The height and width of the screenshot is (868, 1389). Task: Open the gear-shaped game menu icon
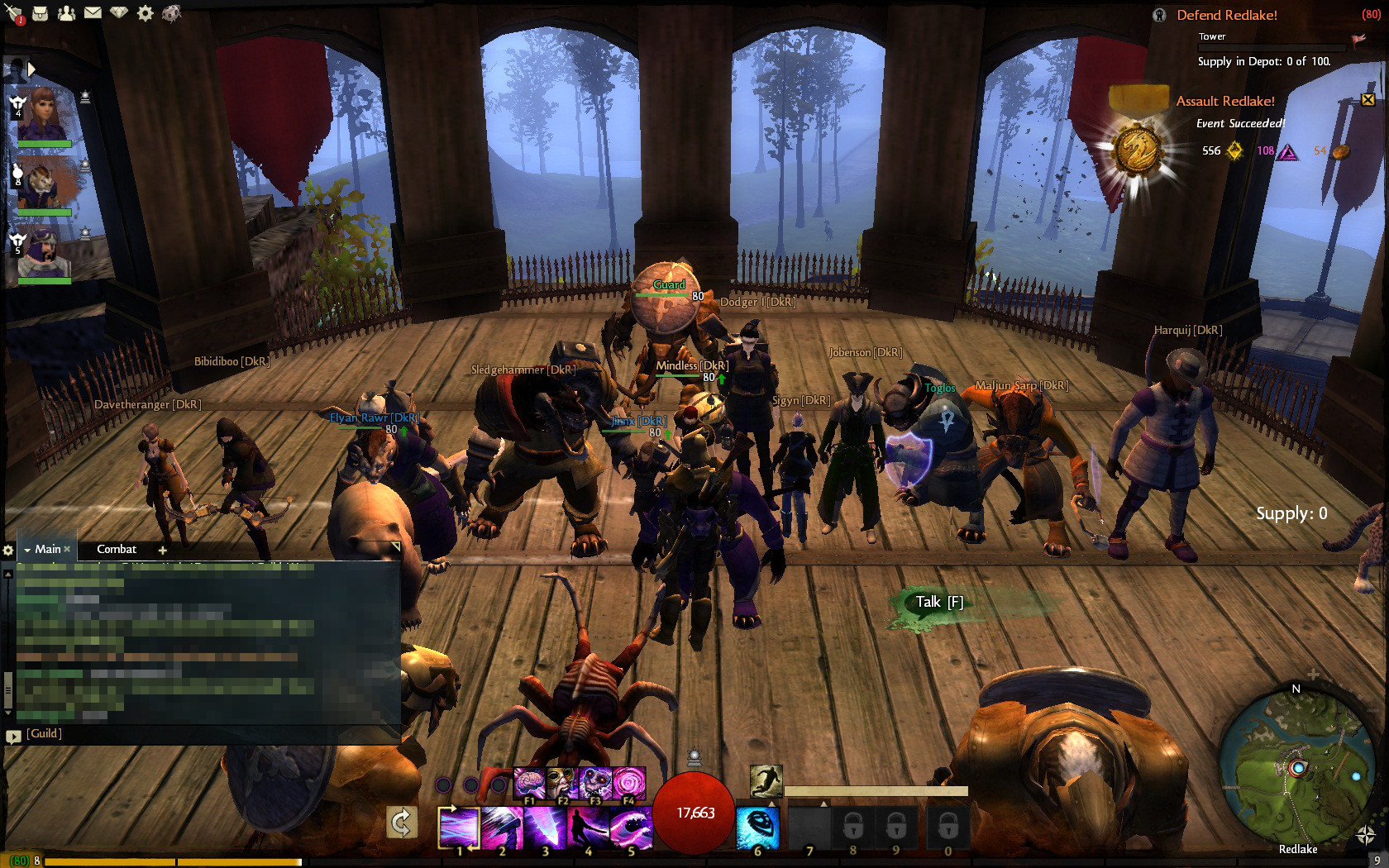(146, 13)
